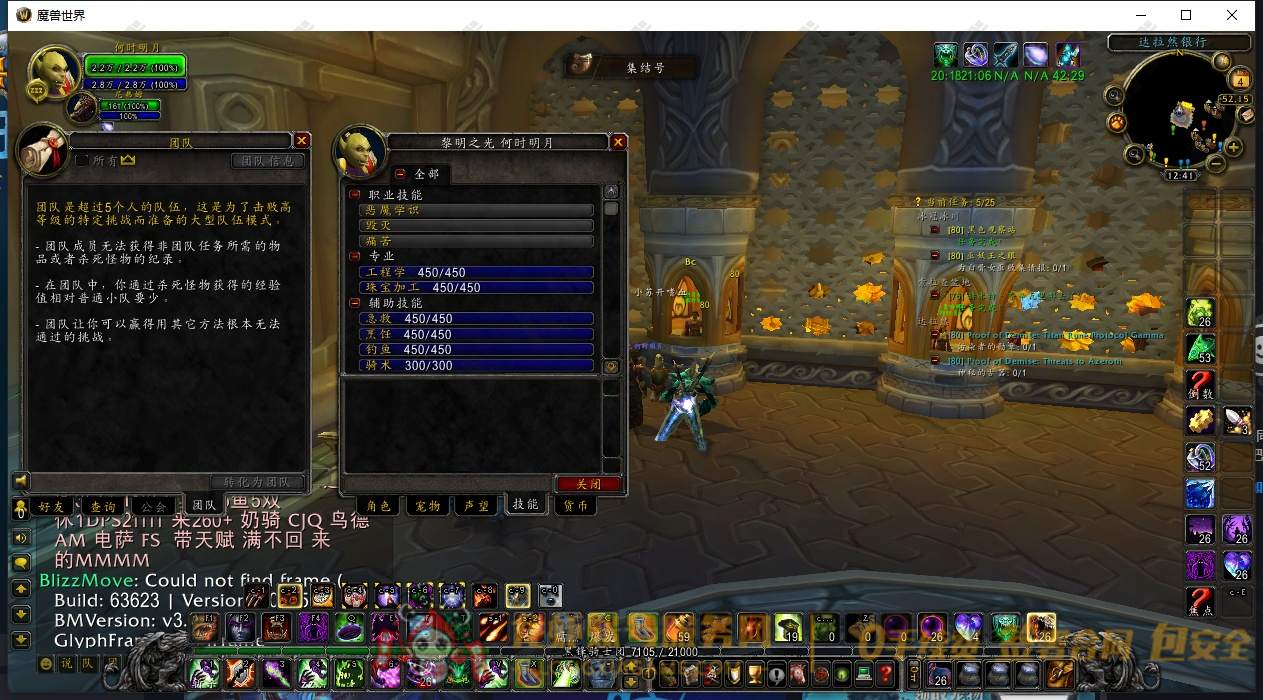The width and height of the screenshot is (1263, 700).
Task: Close the character skills window with X
Action: (618, 142)
